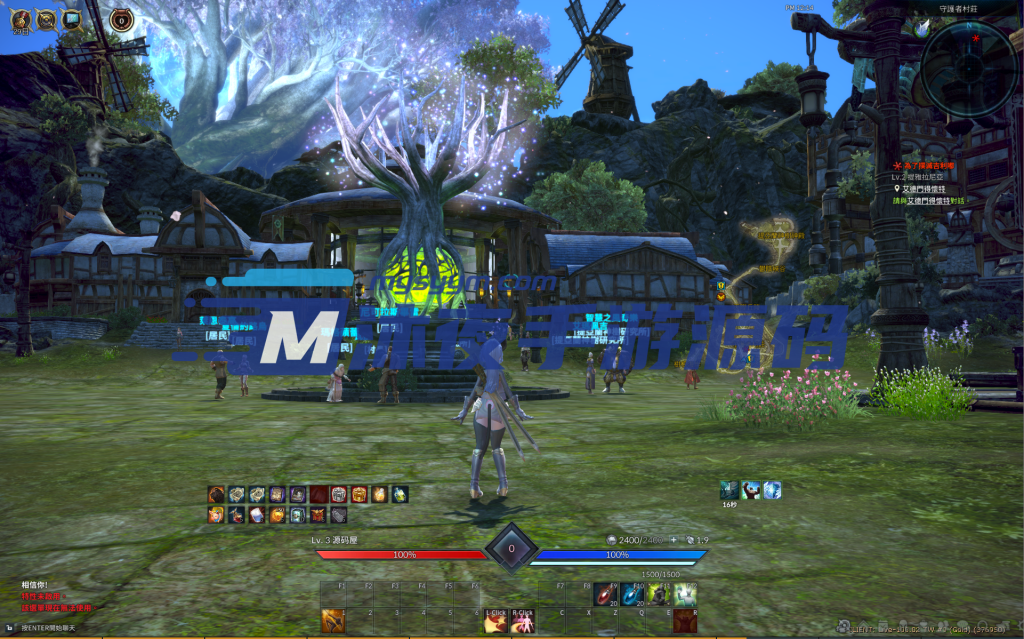Screen dimensions: 1024x639
Task: Click the gold shield emblem icon
Action: pyautogui.click(x=46, y=19)
